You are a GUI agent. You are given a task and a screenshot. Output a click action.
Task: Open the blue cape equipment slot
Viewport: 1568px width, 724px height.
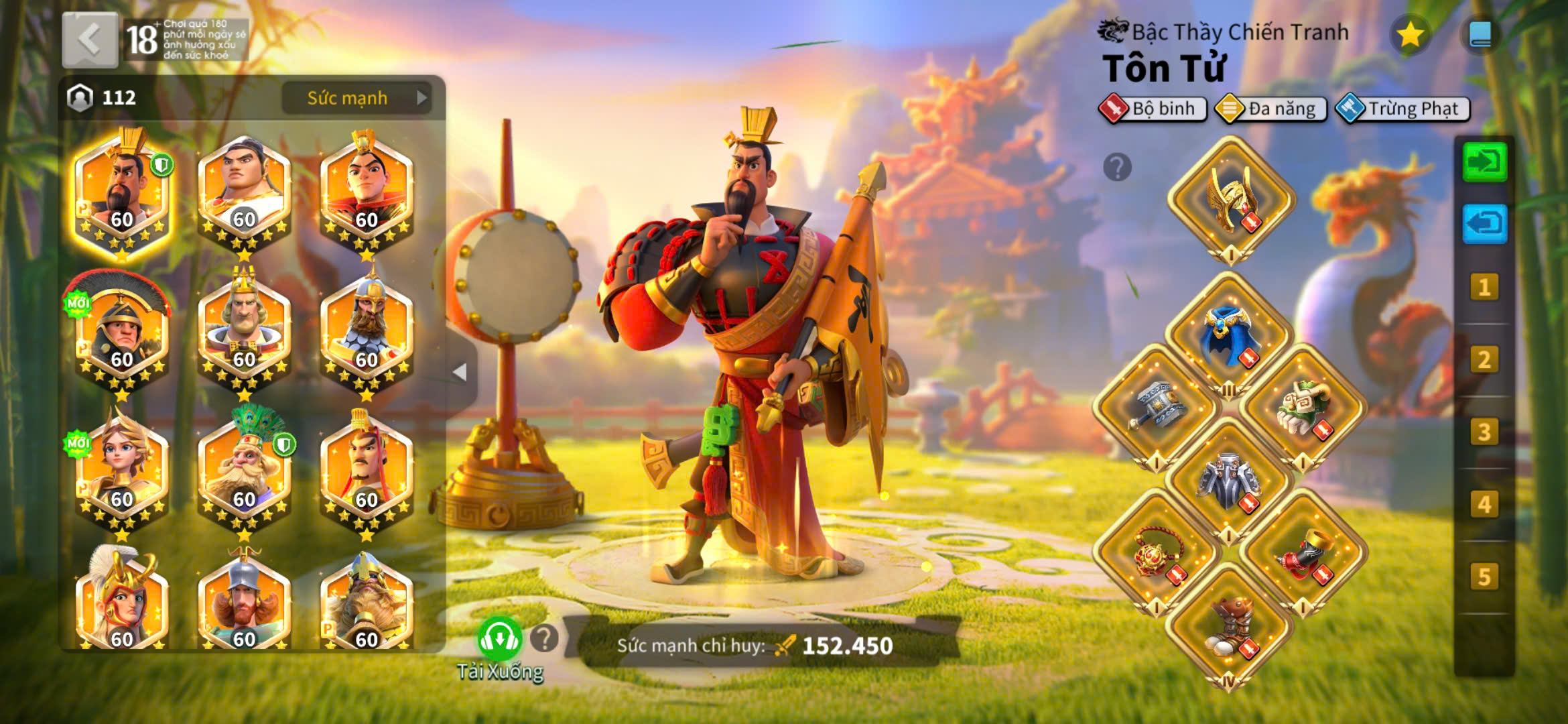(x=1230, y=335)
